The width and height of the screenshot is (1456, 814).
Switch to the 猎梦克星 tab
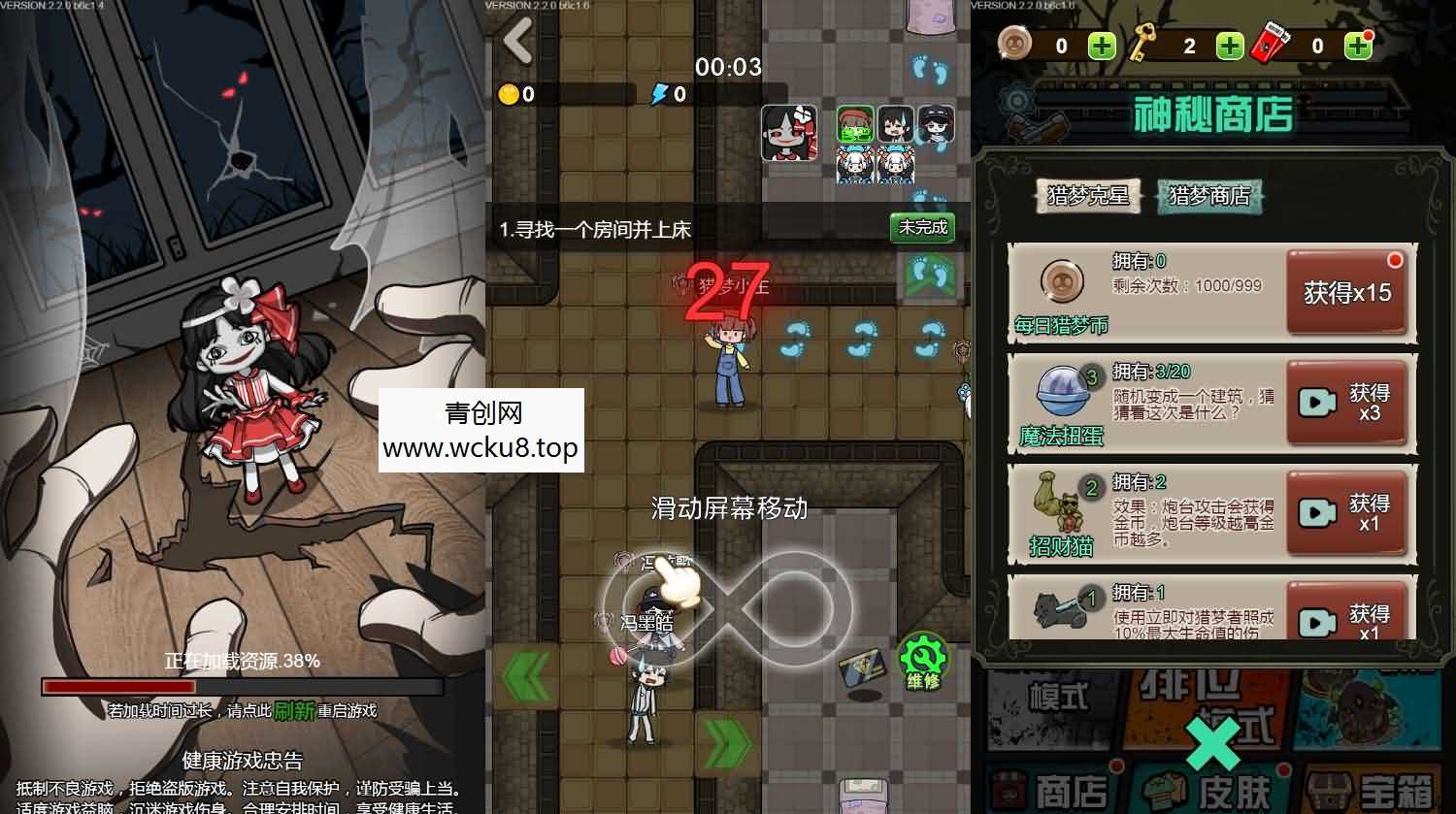1087,194
